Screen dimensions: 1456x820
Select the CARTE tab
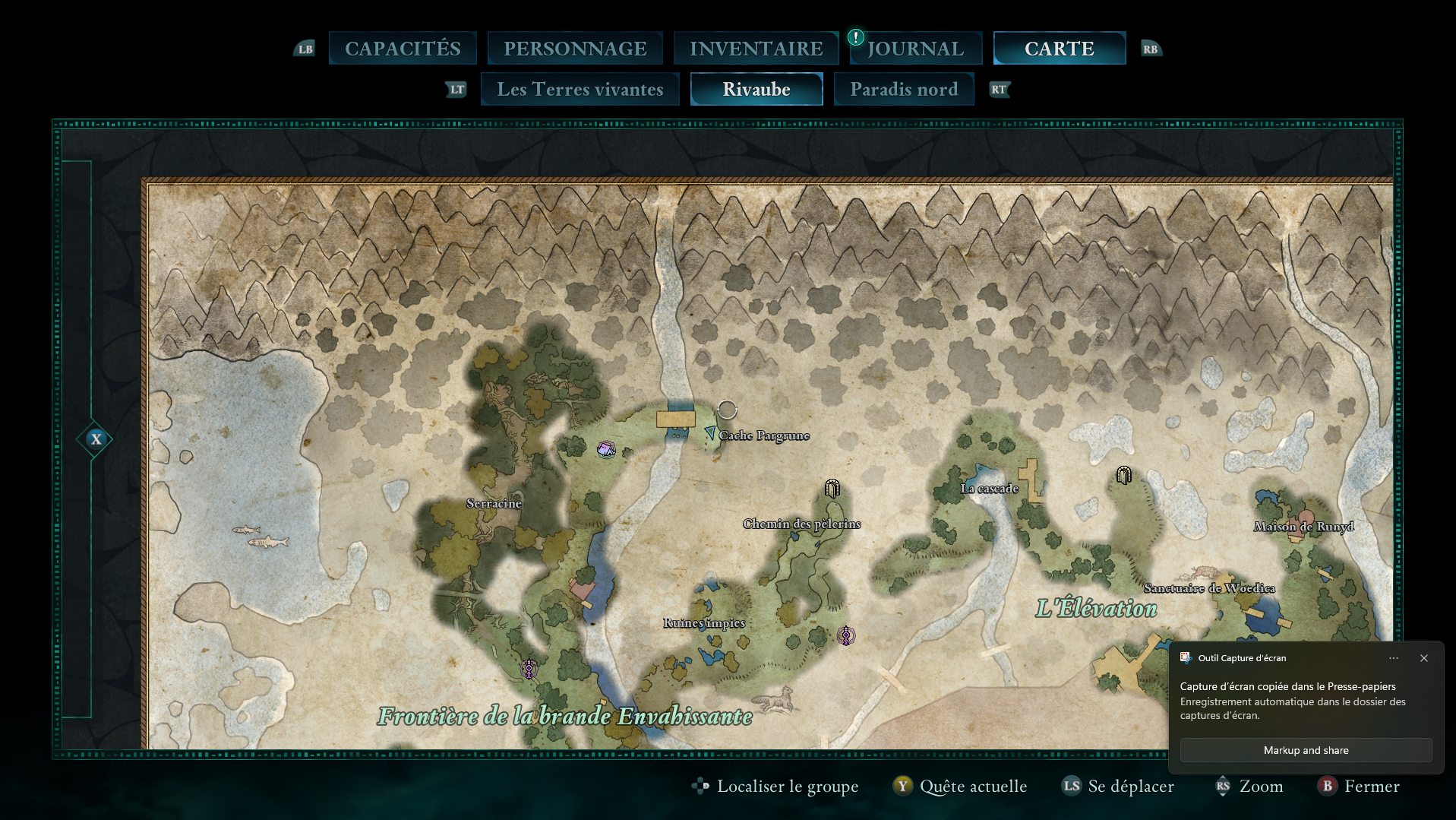(x=1059, y=49)
